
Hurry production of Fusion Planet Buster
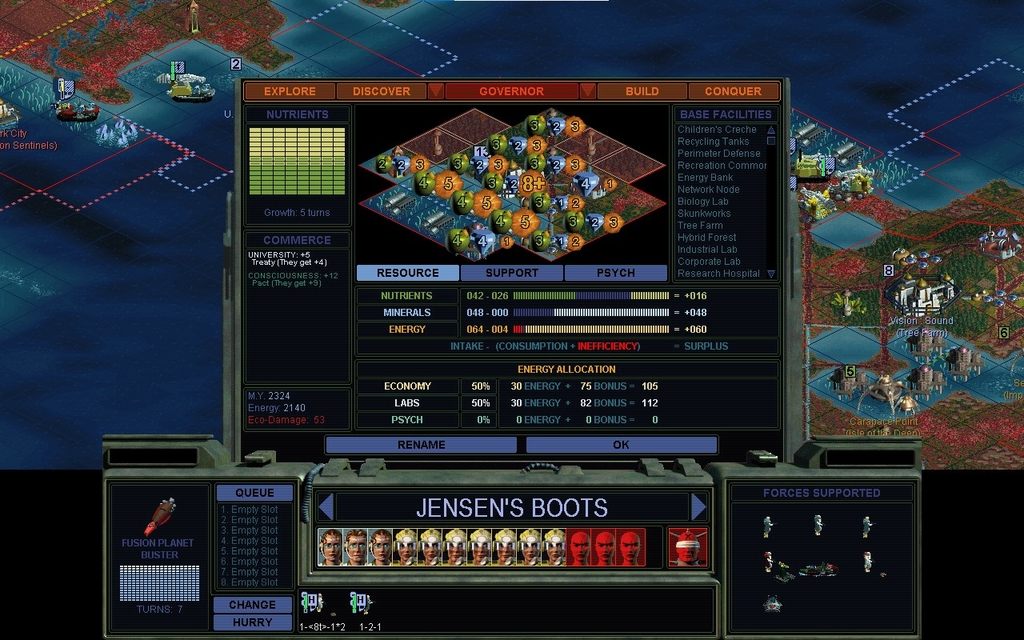(x=252, y=622)
